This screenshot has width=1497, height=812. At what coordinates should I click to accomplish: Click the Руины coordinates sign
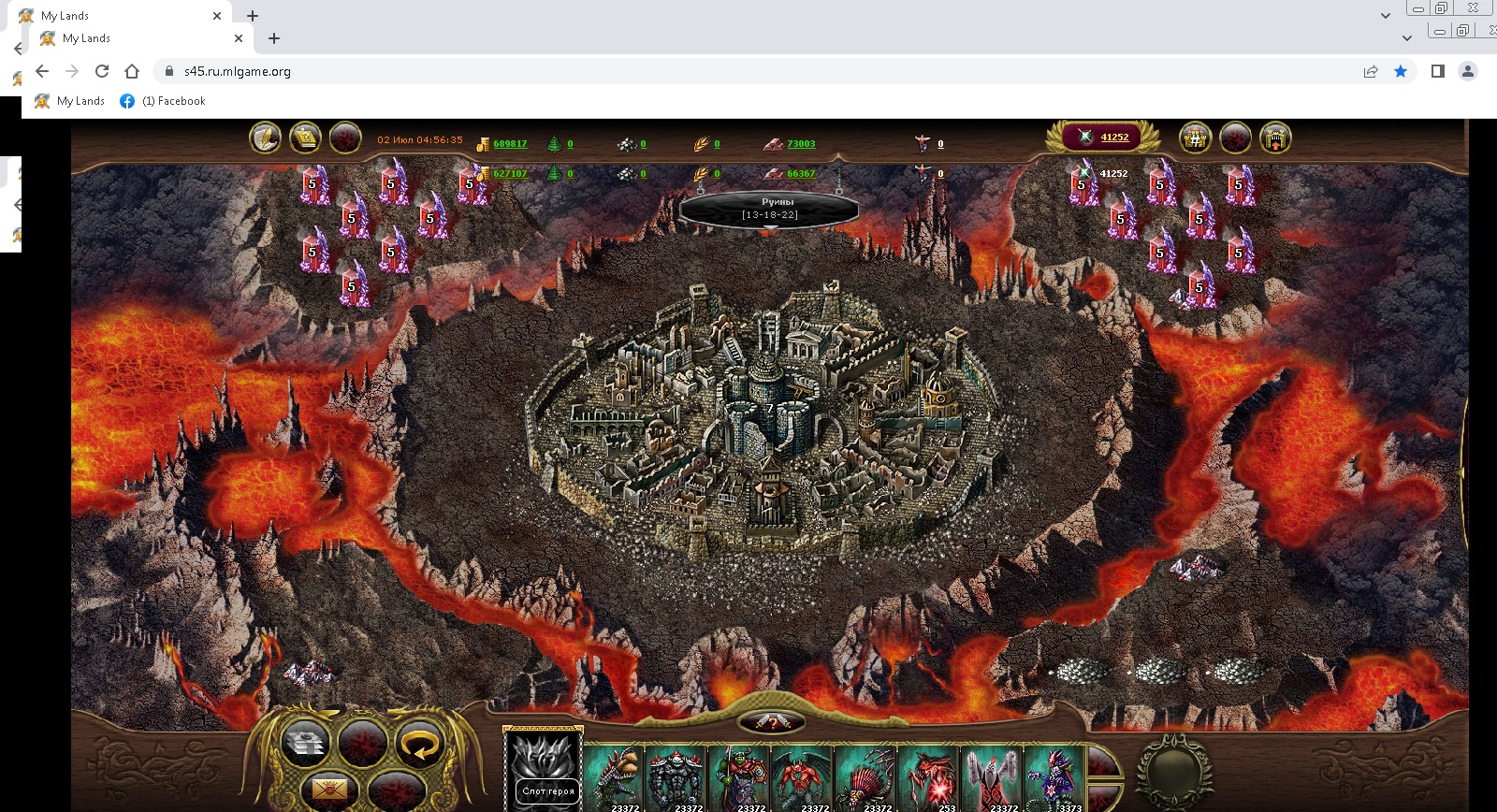[x=770, y=209]
